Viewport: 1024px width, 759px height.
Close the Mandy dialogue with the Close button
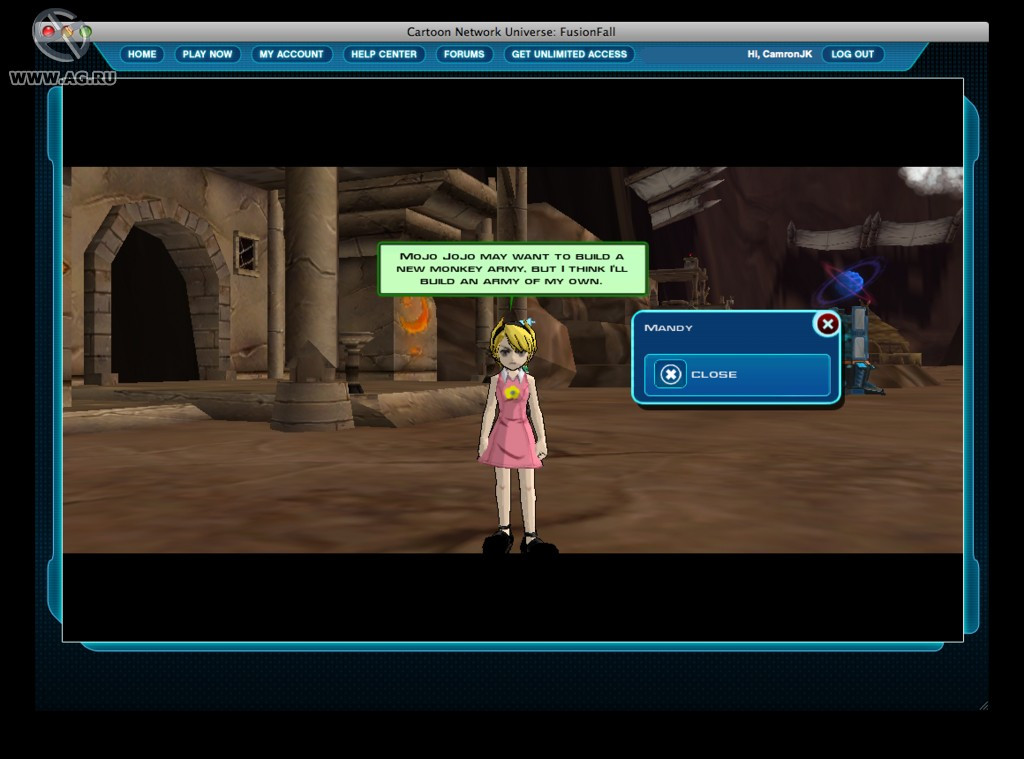[736, 375]
